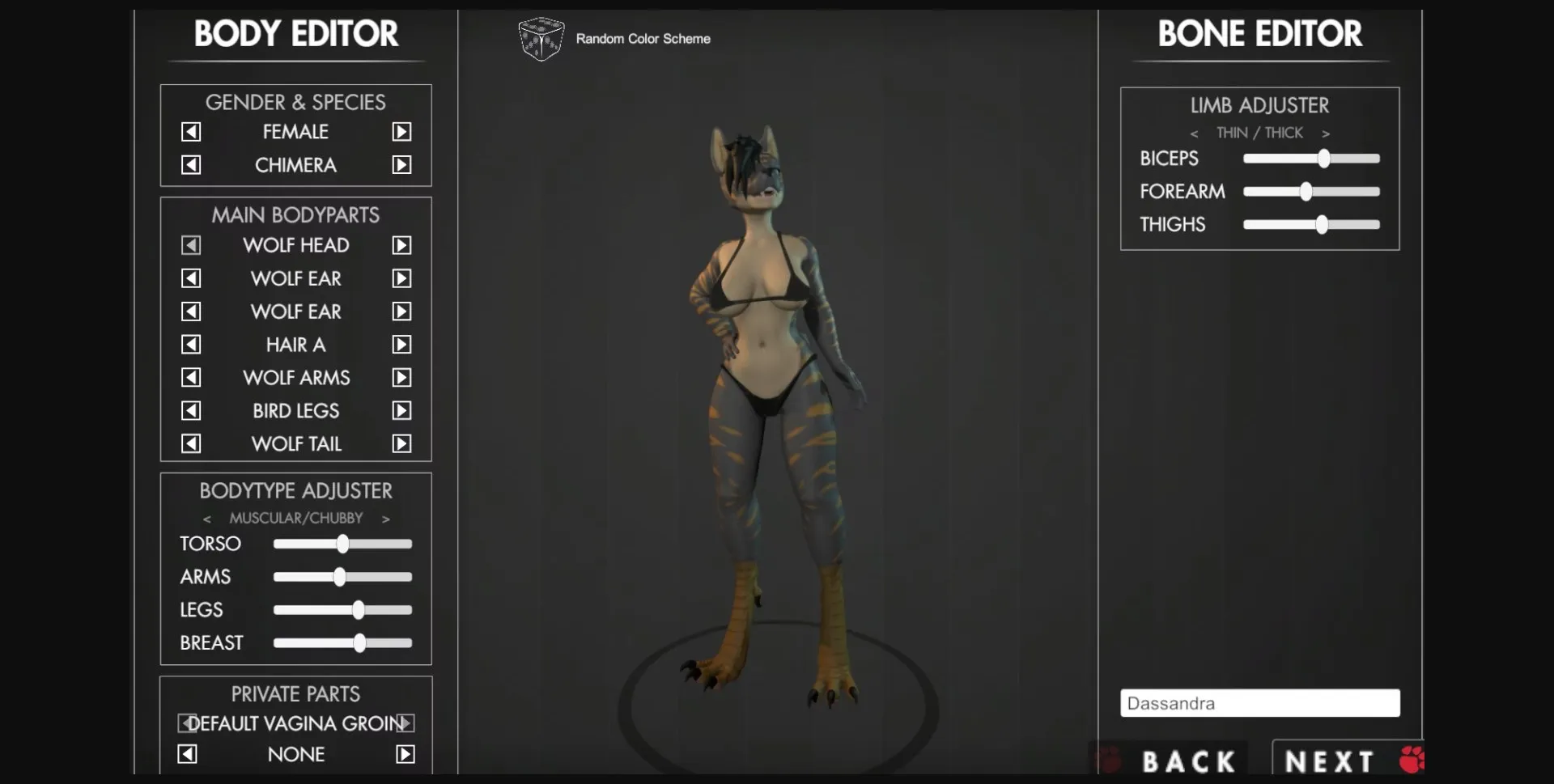Click the Random Color Scheme dice icon
1554x784 pixels.
[541, 39]
